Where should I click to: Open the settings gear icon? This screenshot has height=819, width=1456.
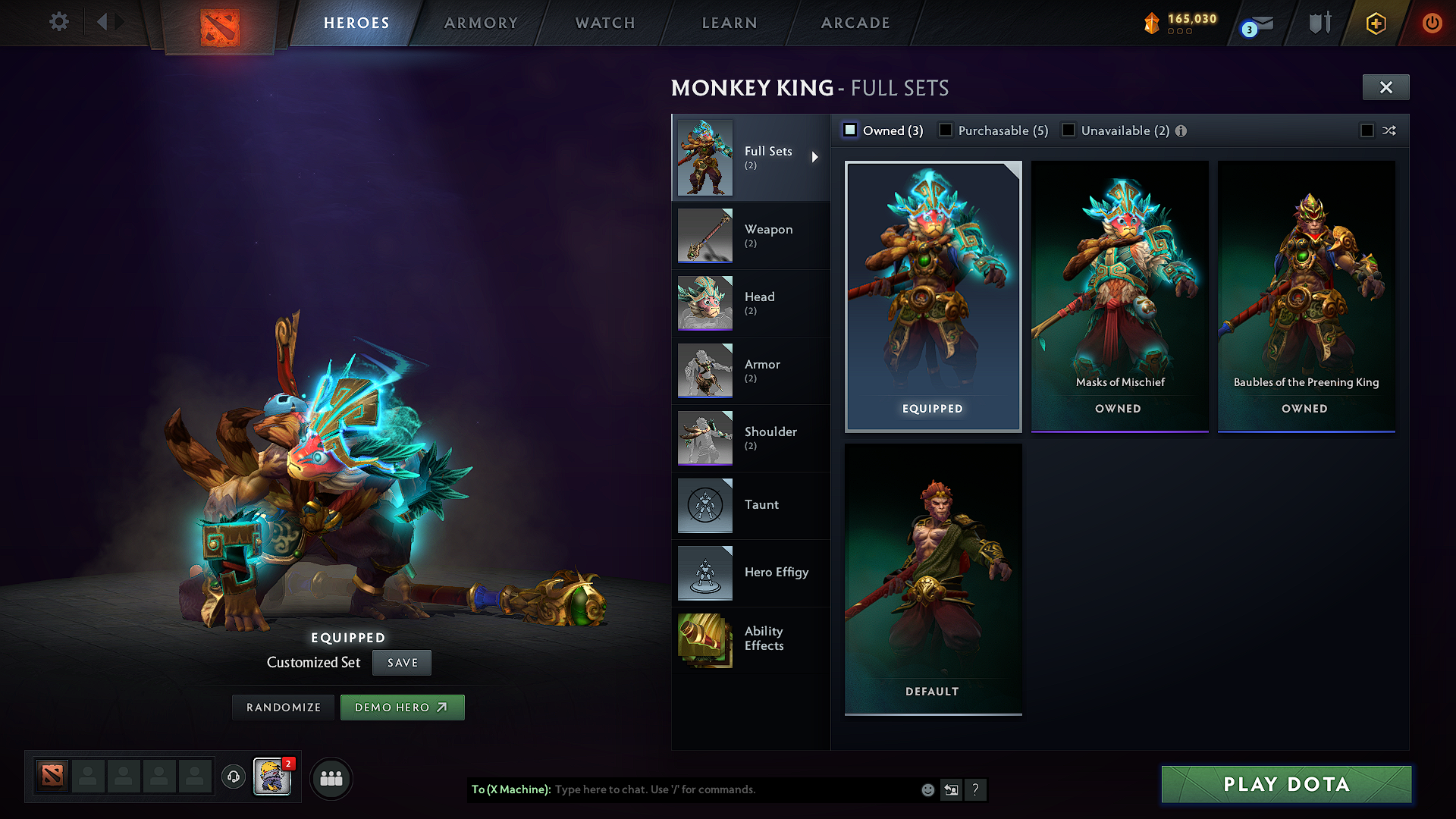coord(58,22)
